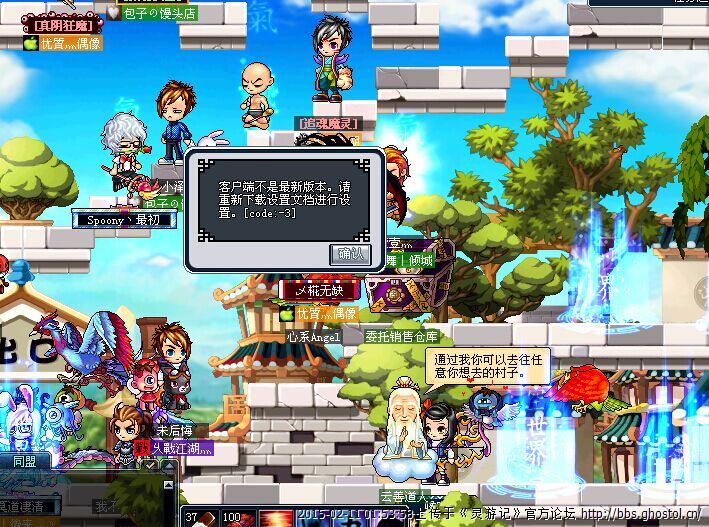Click the chat window checkmark button
The width and height of the screenshot is (709, 527).
point(149,464)
